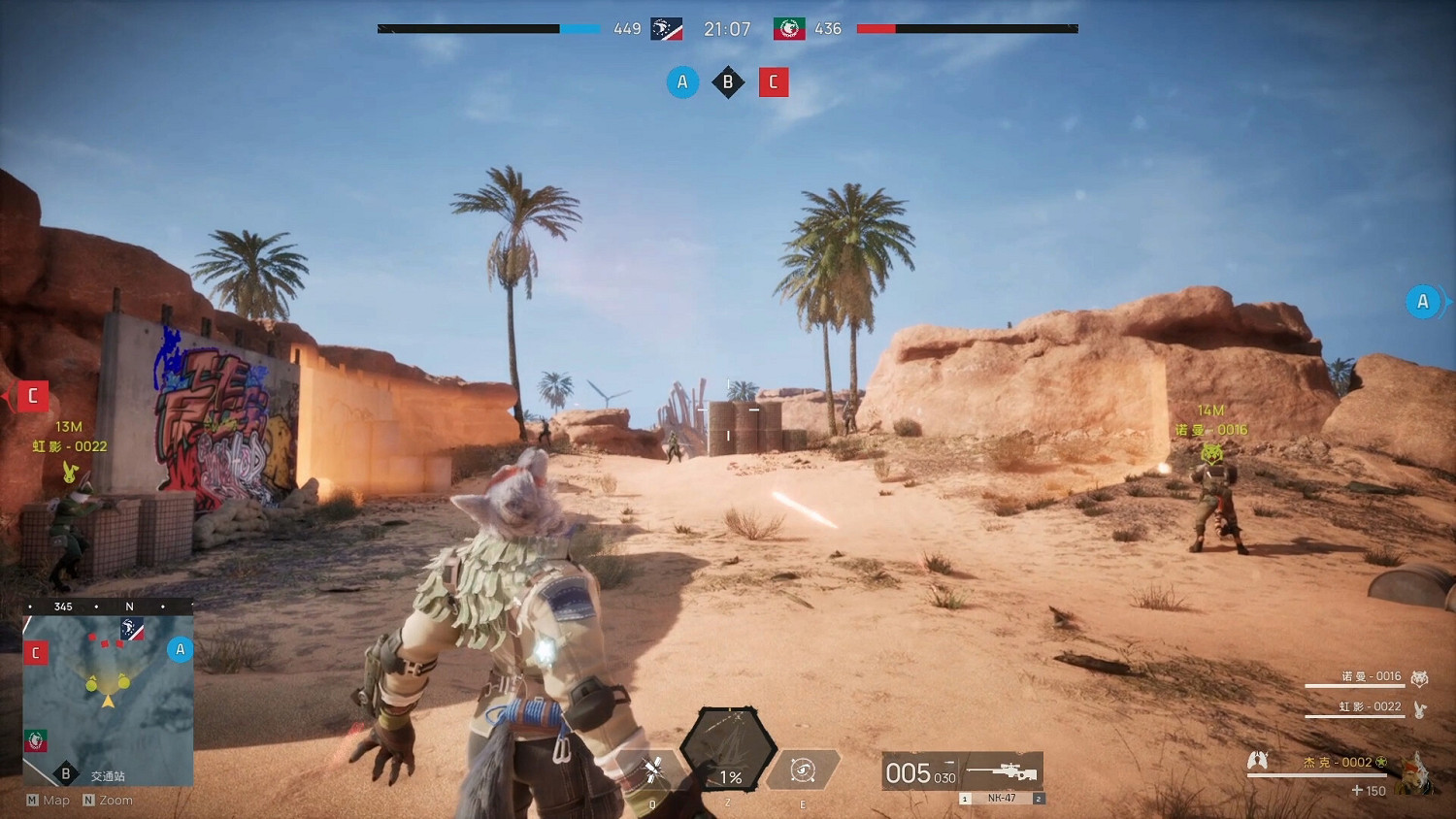Viewport: 1456px width, 819px height.
Task: Click the blue eagle faction emblem near score 449
Action: (x=665, y=28)
